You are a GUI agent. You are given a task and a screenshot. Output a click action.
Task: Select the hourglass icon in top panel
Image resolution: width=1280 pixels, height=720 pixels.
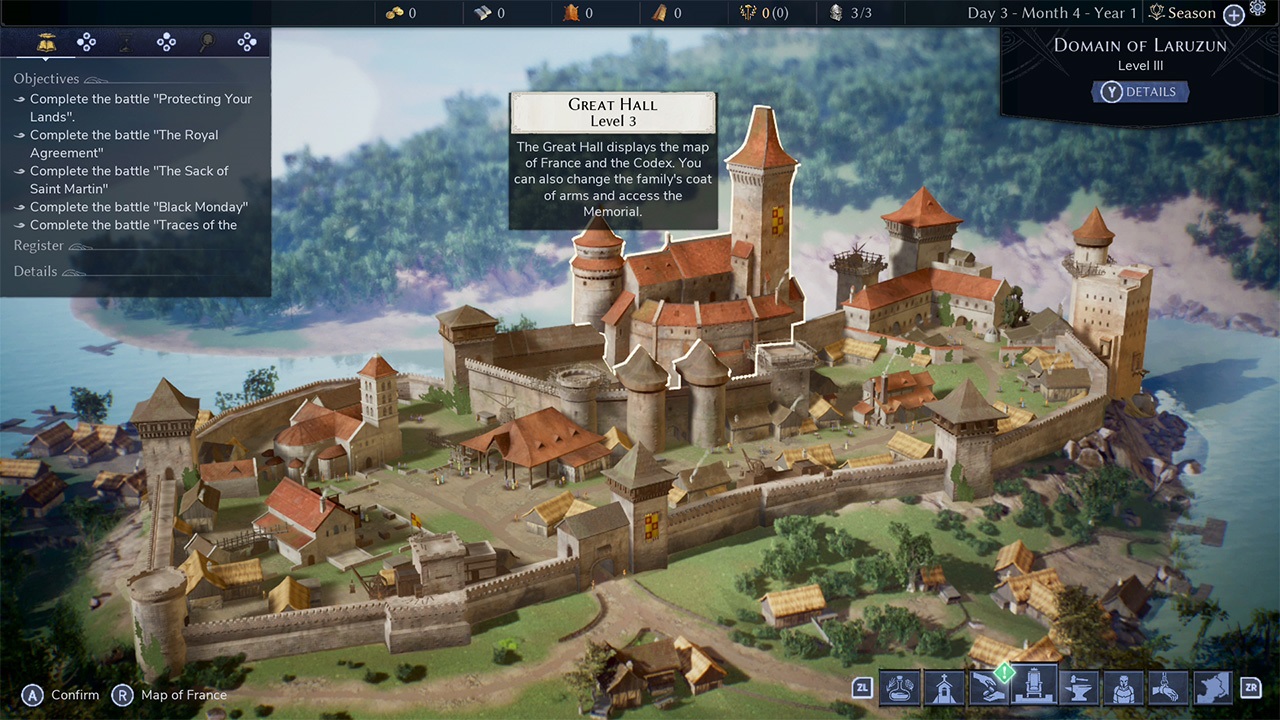pos(126,42)
